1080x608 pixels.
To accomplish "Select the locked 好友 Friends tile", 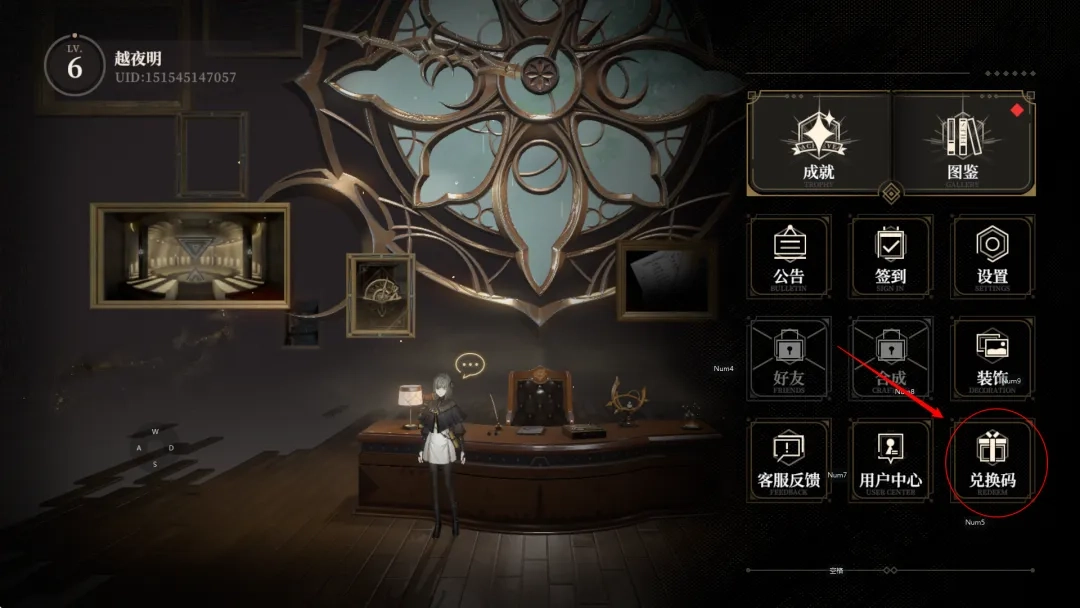I will (789, 359).
